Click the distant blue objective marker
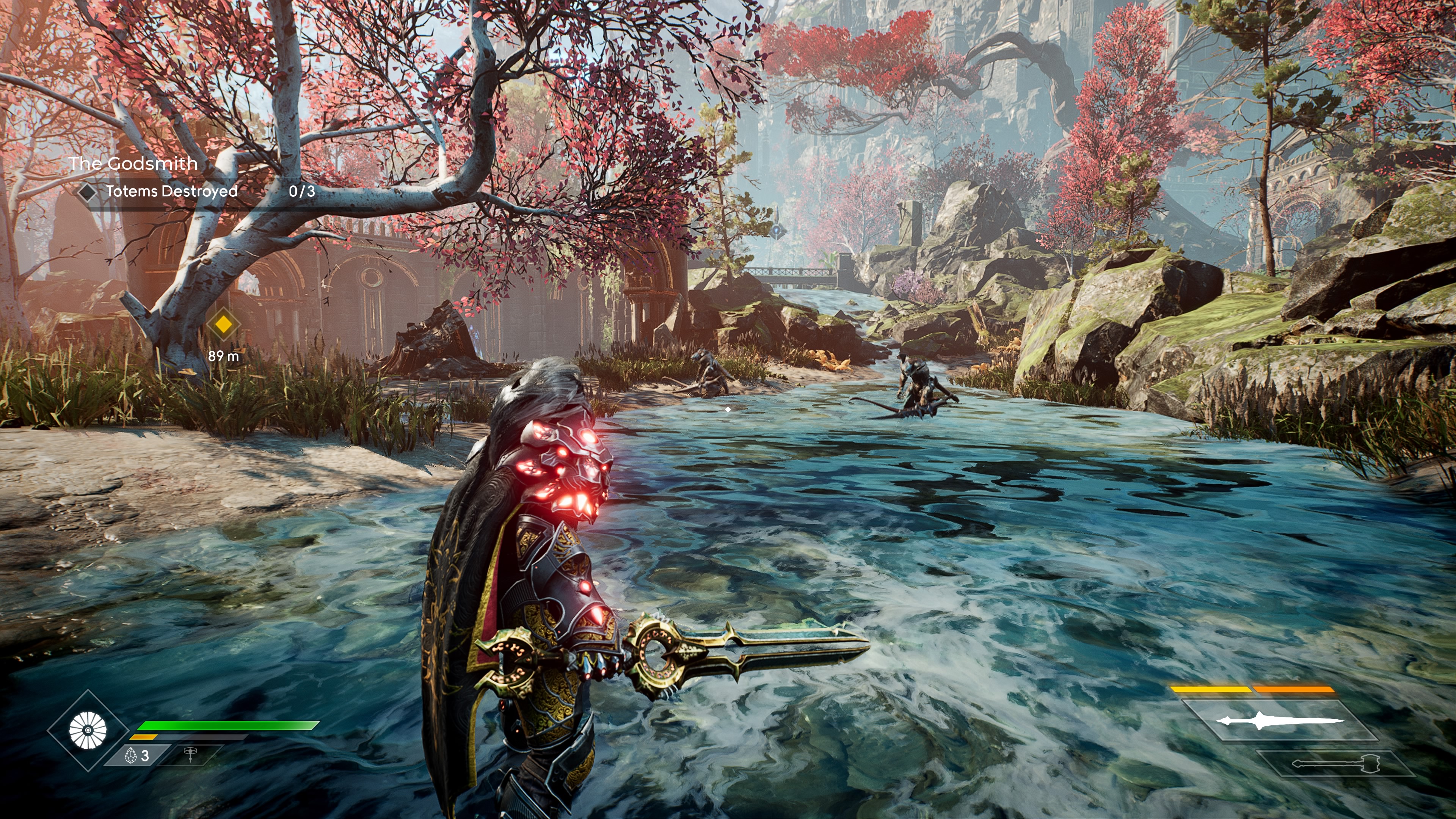 point(777,230)
